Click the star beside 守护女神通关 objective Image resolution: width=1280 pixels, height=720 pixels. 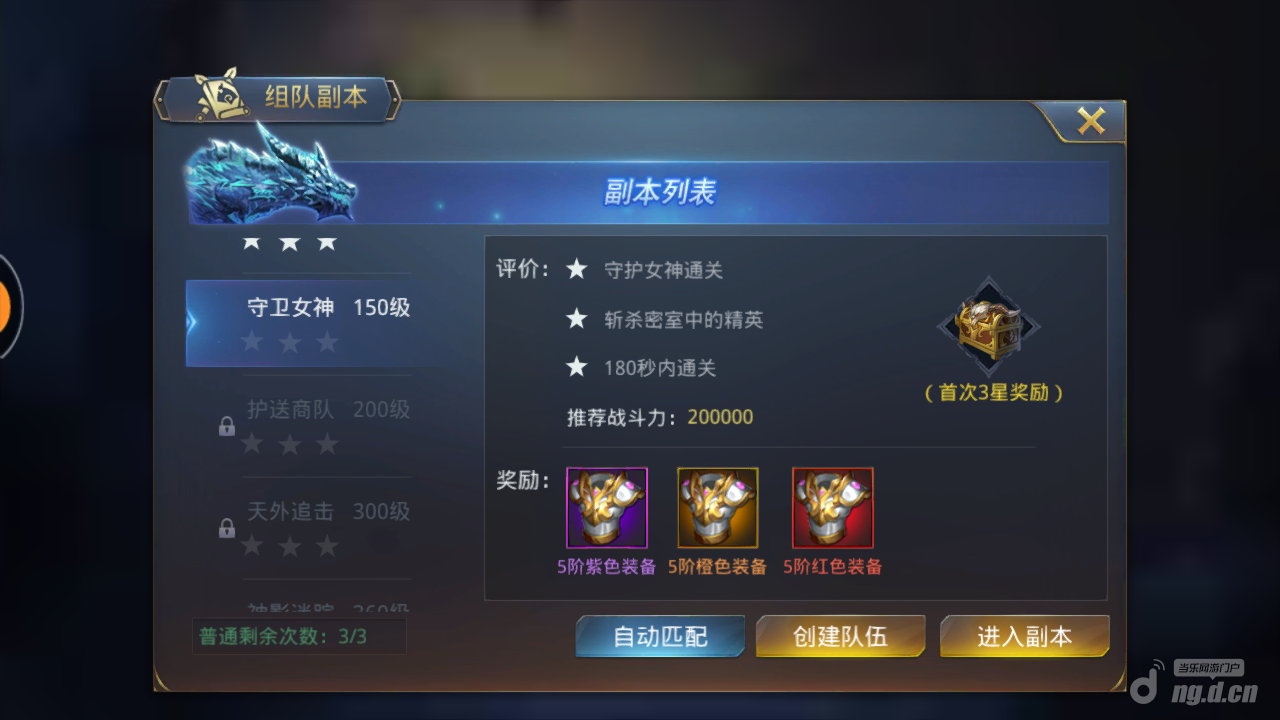click(577, 268)
